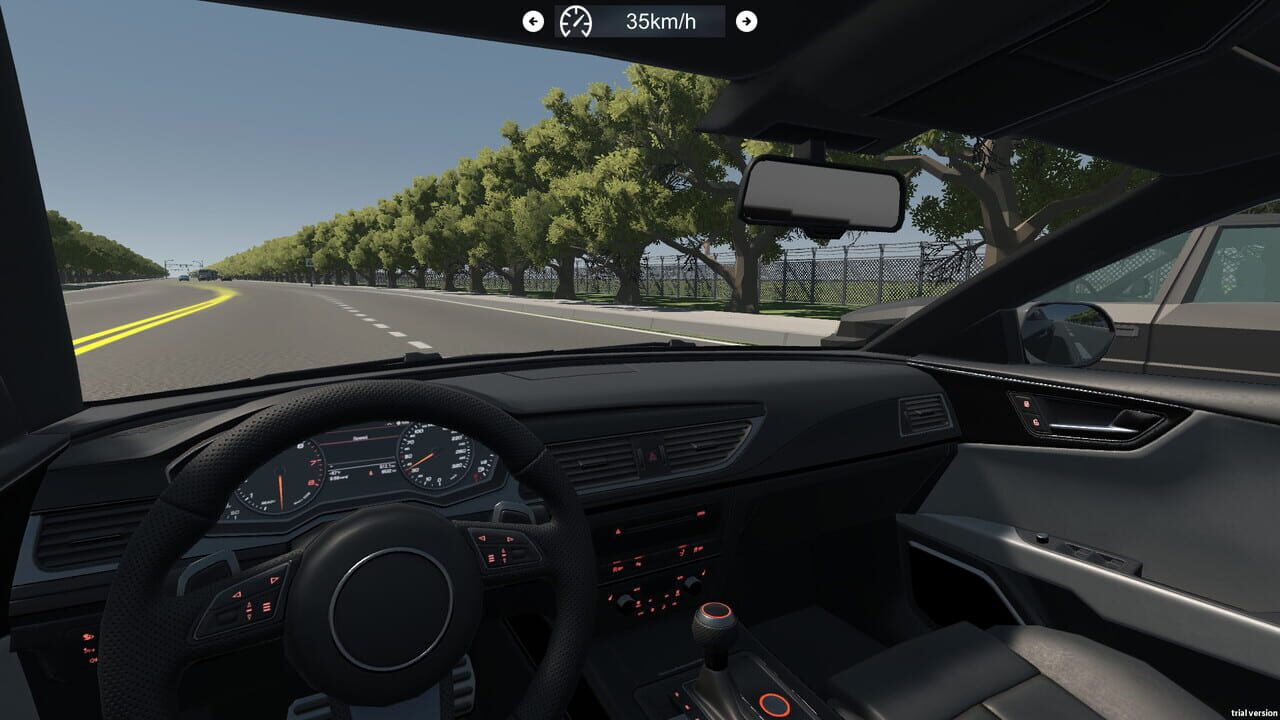Click the voice control icon on the right spoke
Image resolution: width=1280 pixels, height=720 pixels.
(492, 557)
